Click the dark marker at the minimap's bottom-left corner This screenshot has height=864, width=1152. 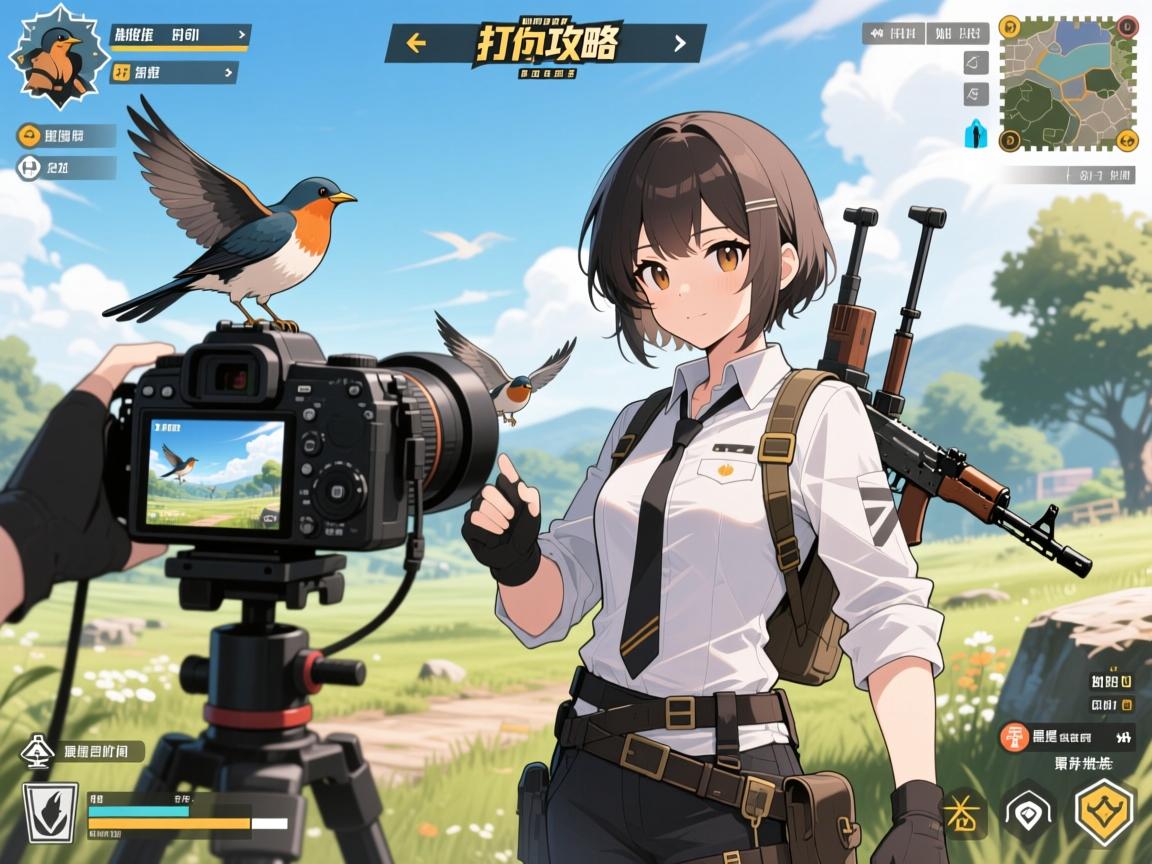pos(1009,141)
